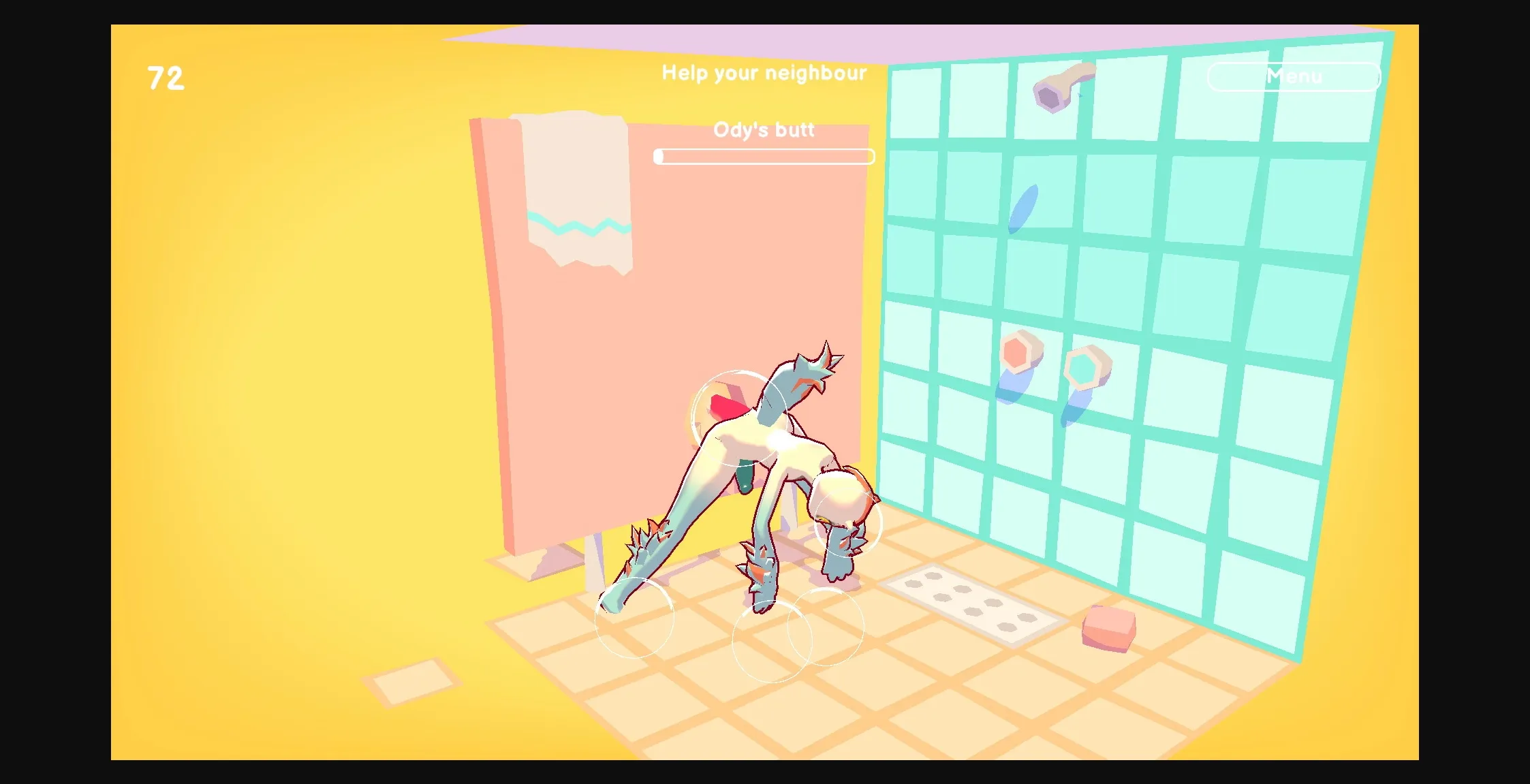Click the Ody's butt label
This screenshot has width=1530, height=784.
pos(764,129)
